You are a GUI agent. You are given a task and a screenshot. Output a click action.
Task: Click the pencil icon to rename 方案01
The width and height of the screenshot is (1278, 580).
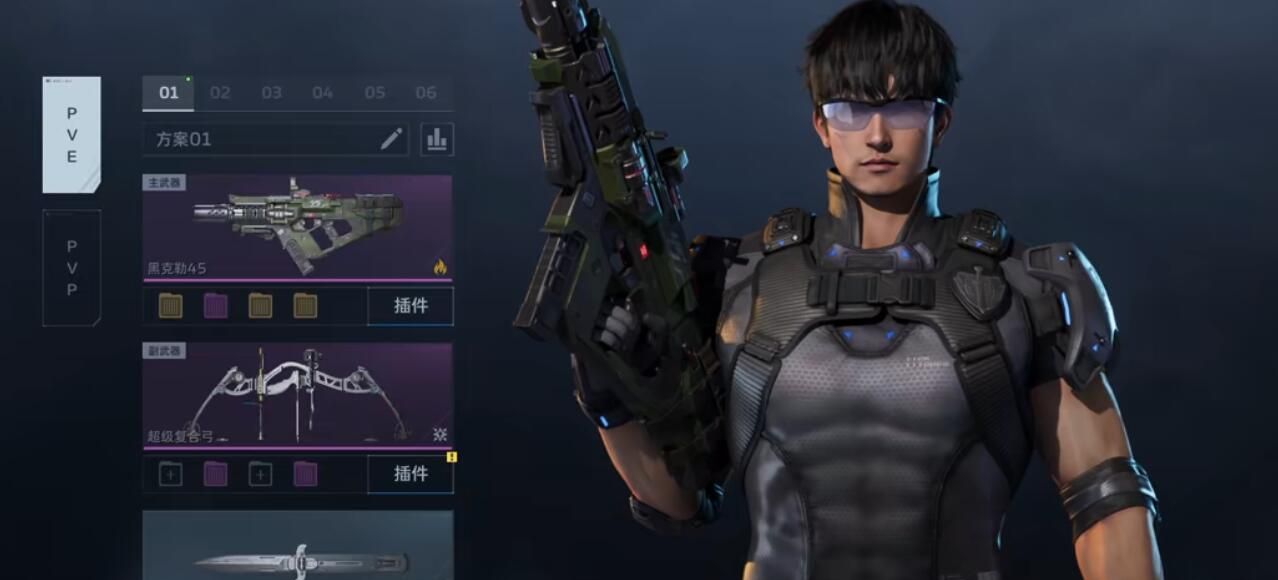(x=391, y=139)
